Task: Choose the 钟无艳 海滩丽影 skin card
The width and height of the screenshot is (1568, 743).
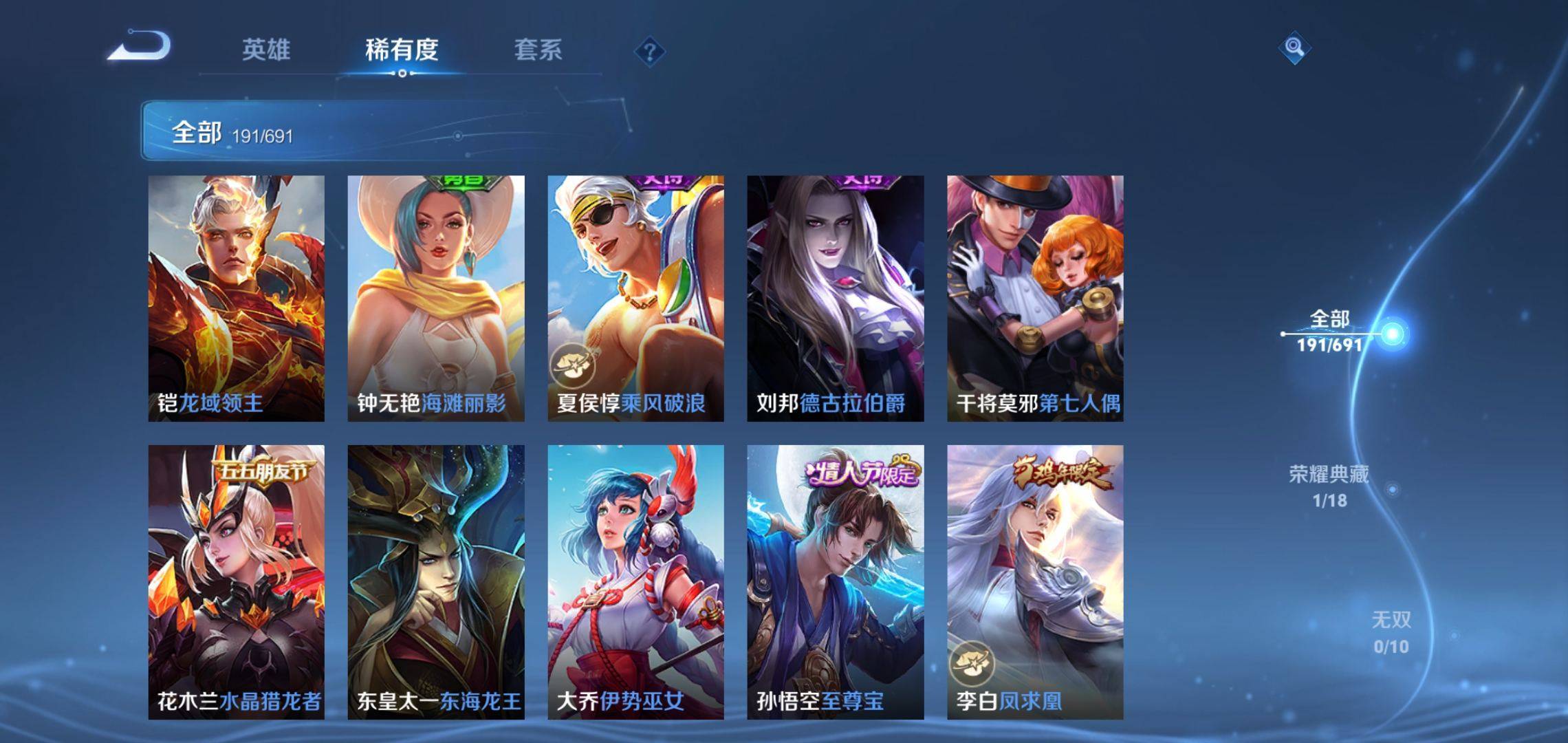Action: point(436,298)
